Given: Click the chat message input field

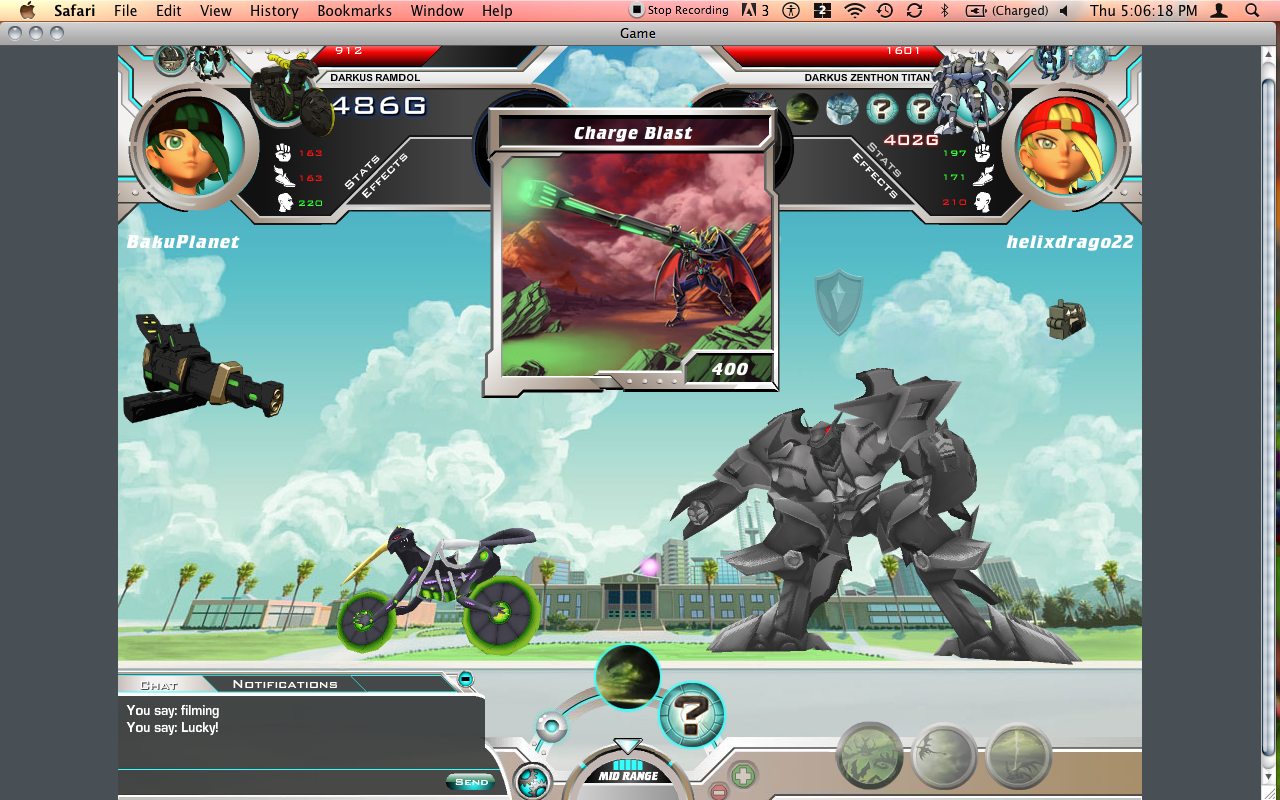Looking at the screenshot, I should pyautogui.click(x=282, y=782).
